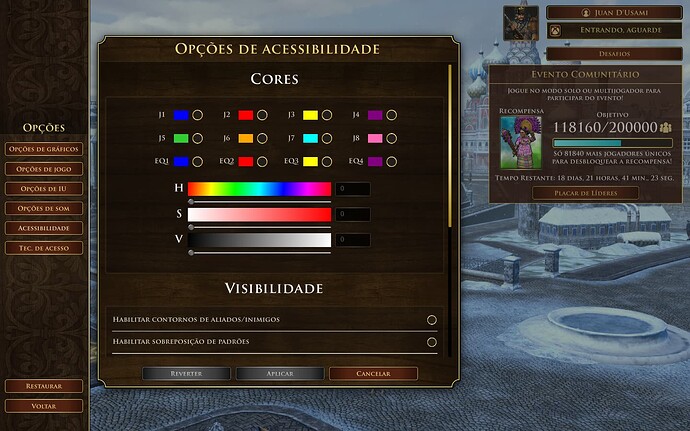Enable Habilitar sobreposição de padrões option
This screenshot has width=690, height=431.
(432, 342)
